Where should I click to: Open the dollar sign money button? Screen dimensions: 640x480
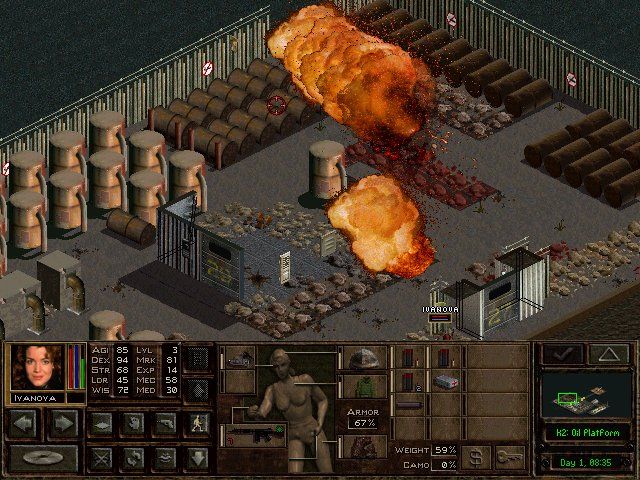475,457
